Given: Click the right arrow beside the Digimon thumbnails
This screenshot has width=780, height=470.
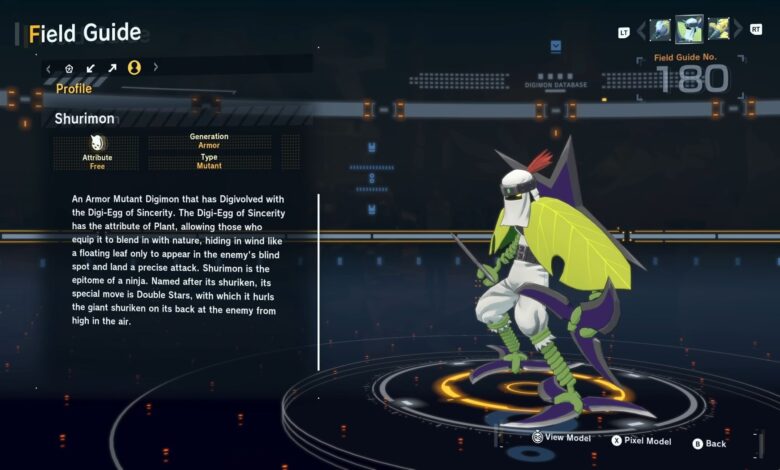Looking at the screenshot, I should pyautogui.click(x=738, y=31).
